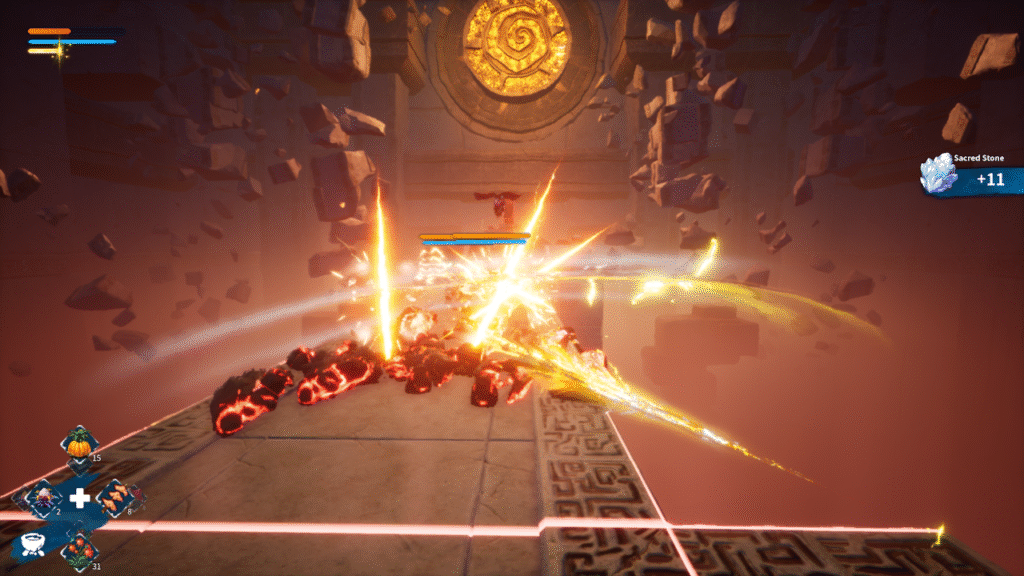This screenshot has width=1024, height=576.
Task: Select the pumpkin item slot
Action: pos(78,445)
